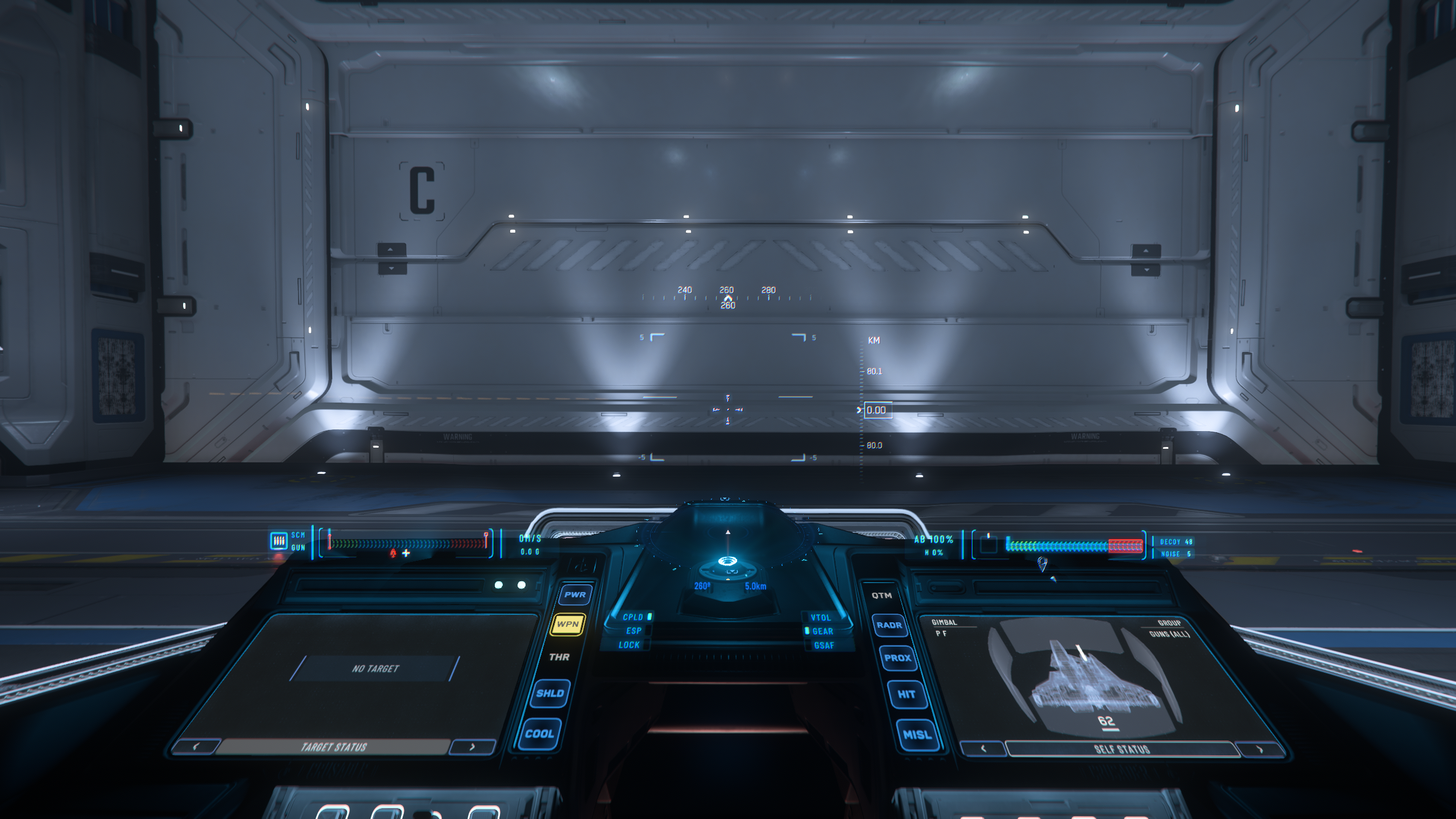The width and height of the screenshot is (1456, 819).
Task: Click the holographic radar display
Action: tap(727, 562)
